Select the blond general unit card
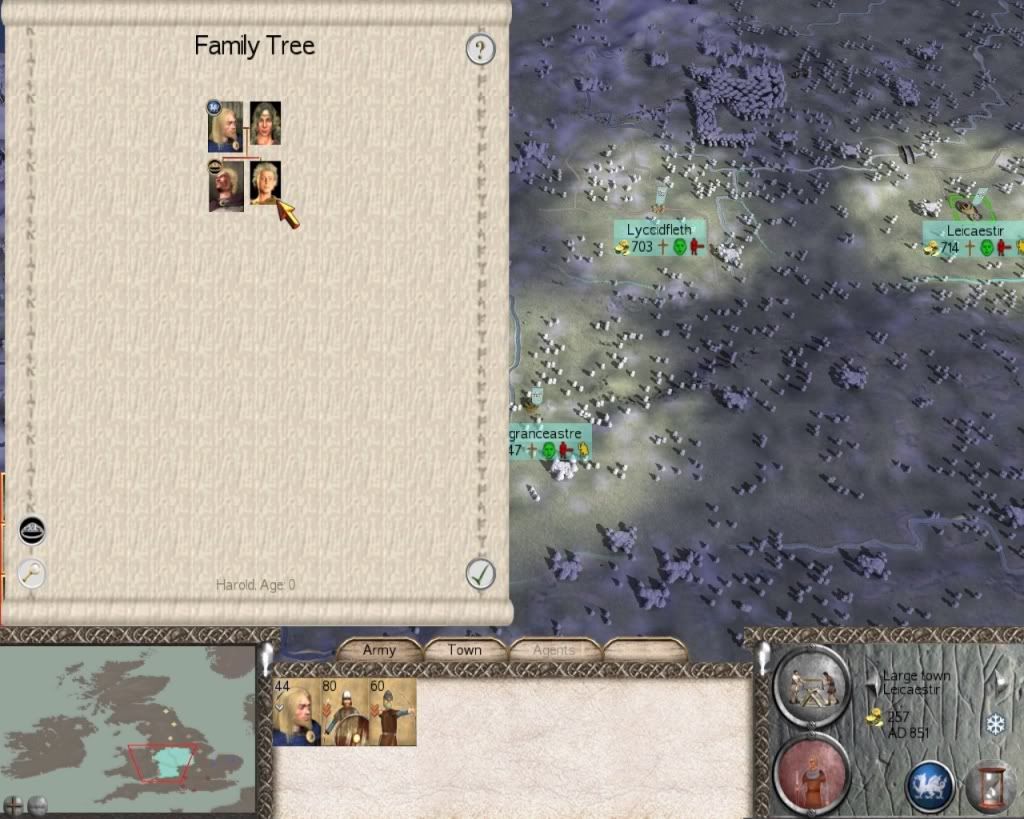The image size is (1024, 819). 296,712
